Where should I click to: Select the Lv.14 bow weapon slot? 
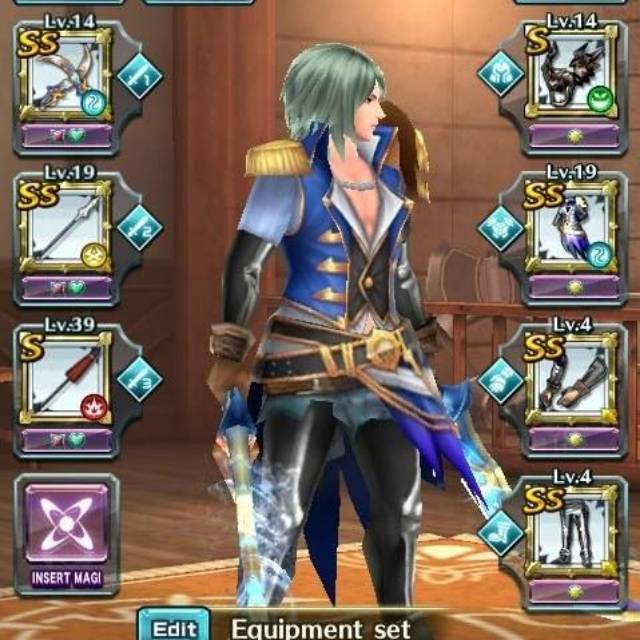click(64, 80)
